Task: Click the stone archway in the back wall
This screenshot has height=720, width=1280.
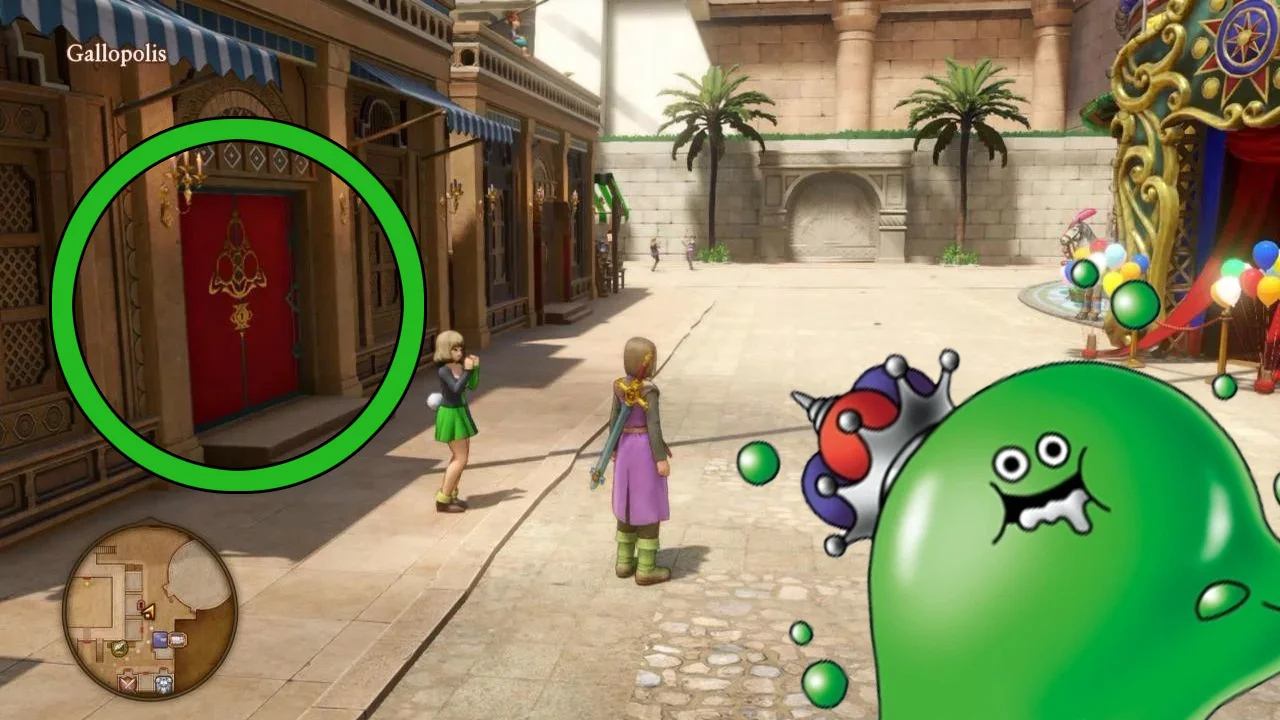Action: click(830, 215)
